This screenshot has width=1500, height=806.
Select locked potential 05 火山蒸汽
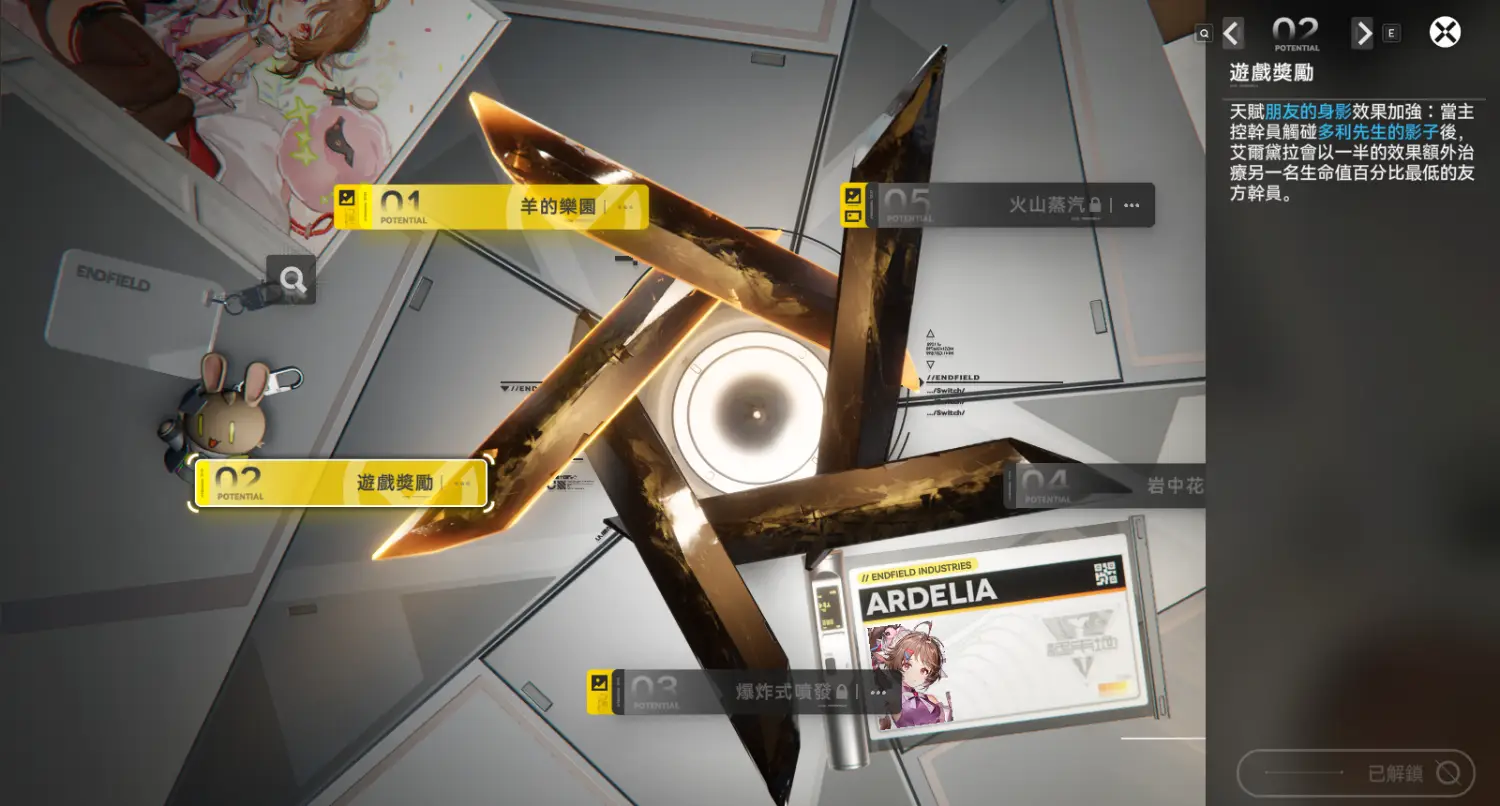click(998, 205)
